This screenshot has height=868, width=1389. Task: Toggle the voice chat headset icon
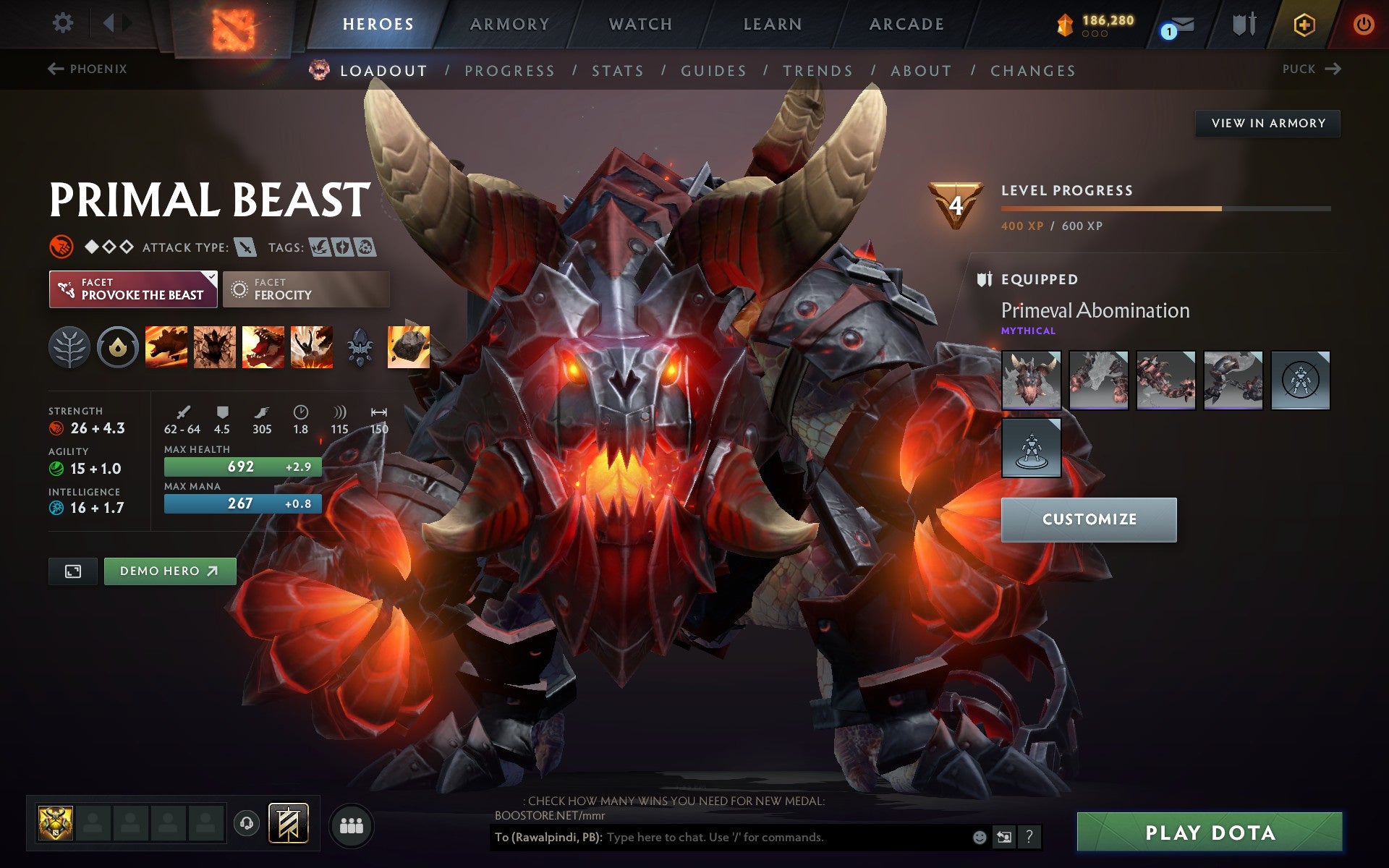[246, 822]
